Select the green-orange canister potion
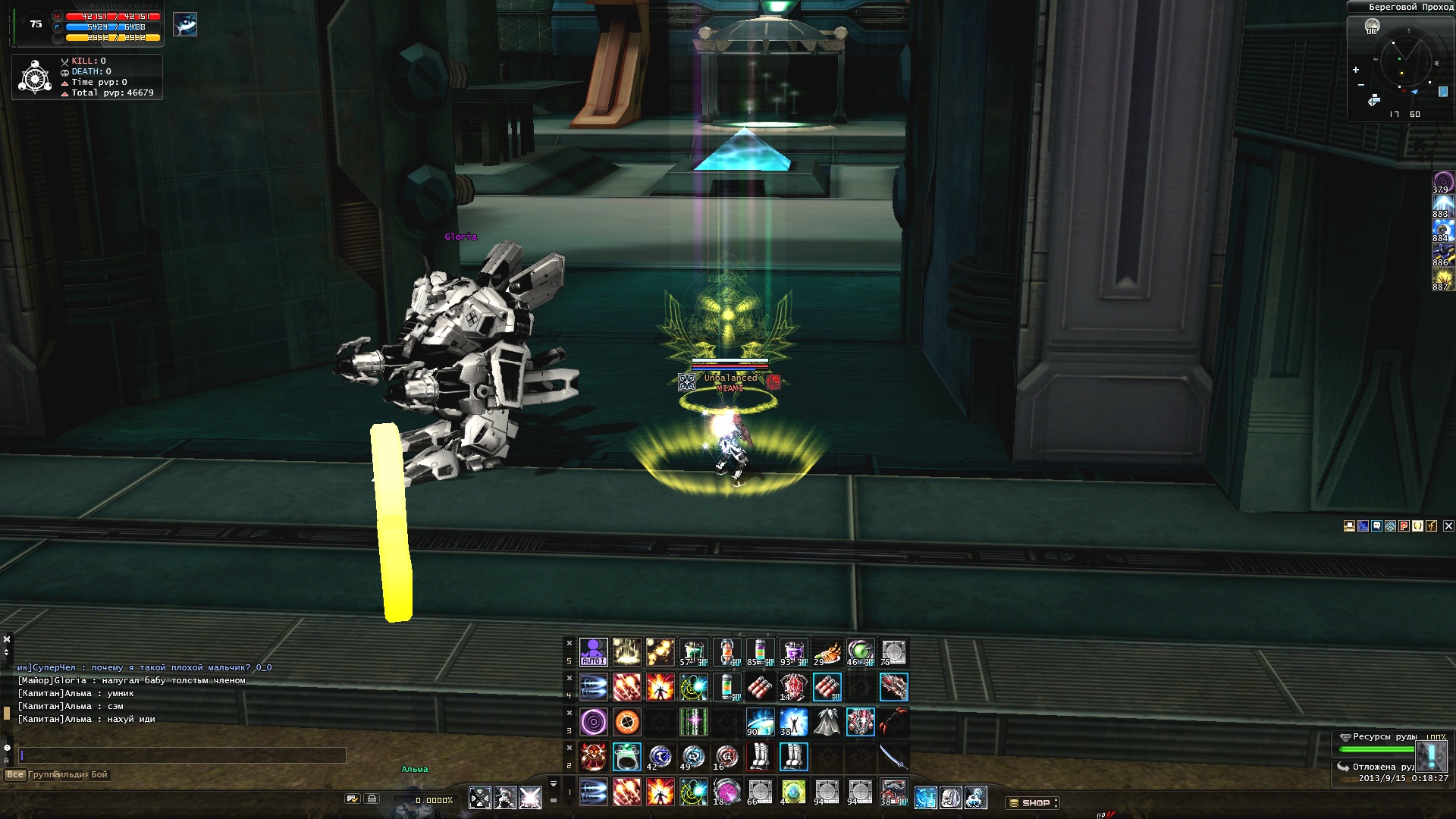This screenshot has height=819, width=1456. tap(726, 687)
